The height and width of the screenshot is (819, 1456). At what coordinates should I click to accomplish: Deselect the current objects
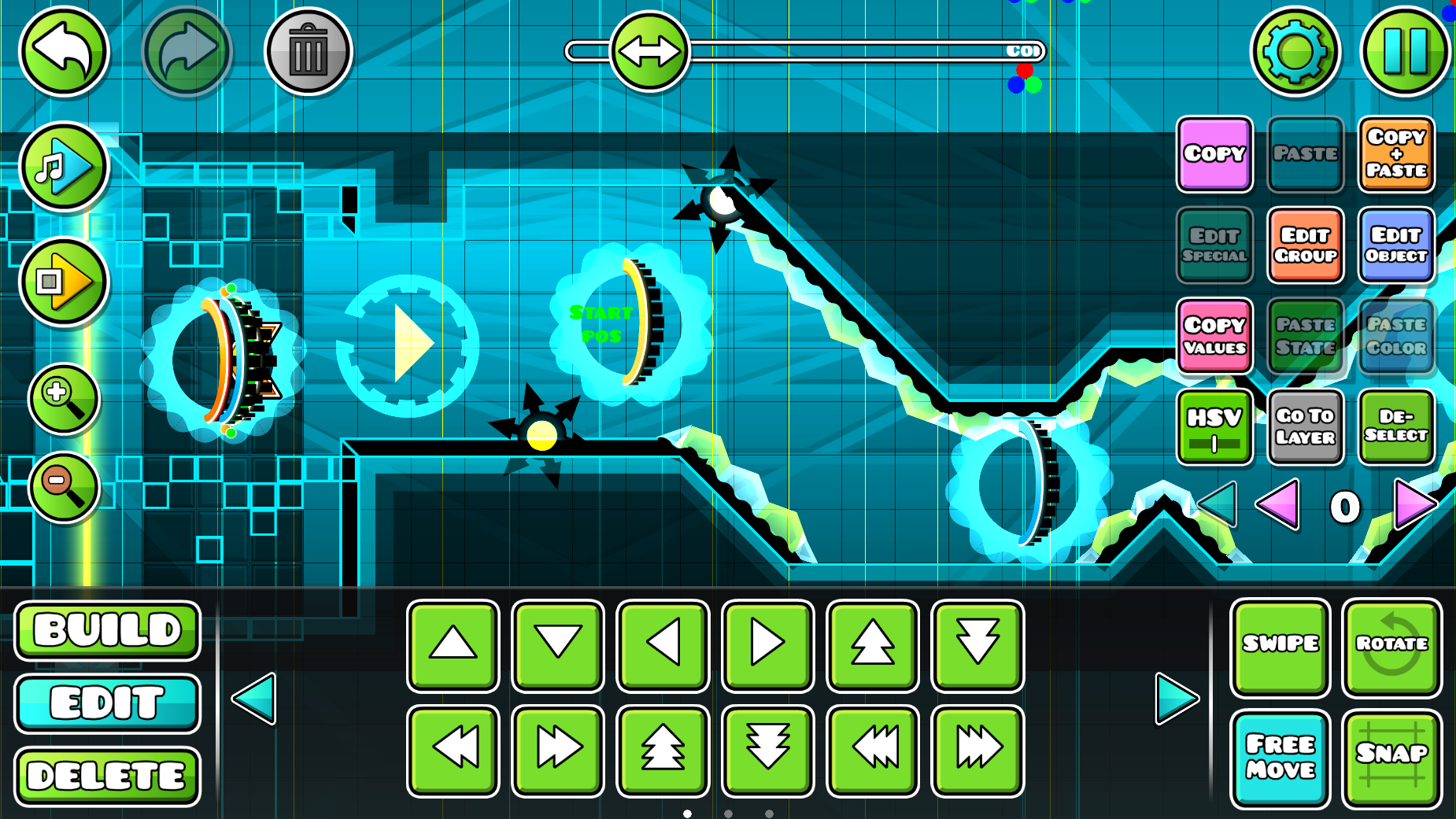pos(1396,426)
